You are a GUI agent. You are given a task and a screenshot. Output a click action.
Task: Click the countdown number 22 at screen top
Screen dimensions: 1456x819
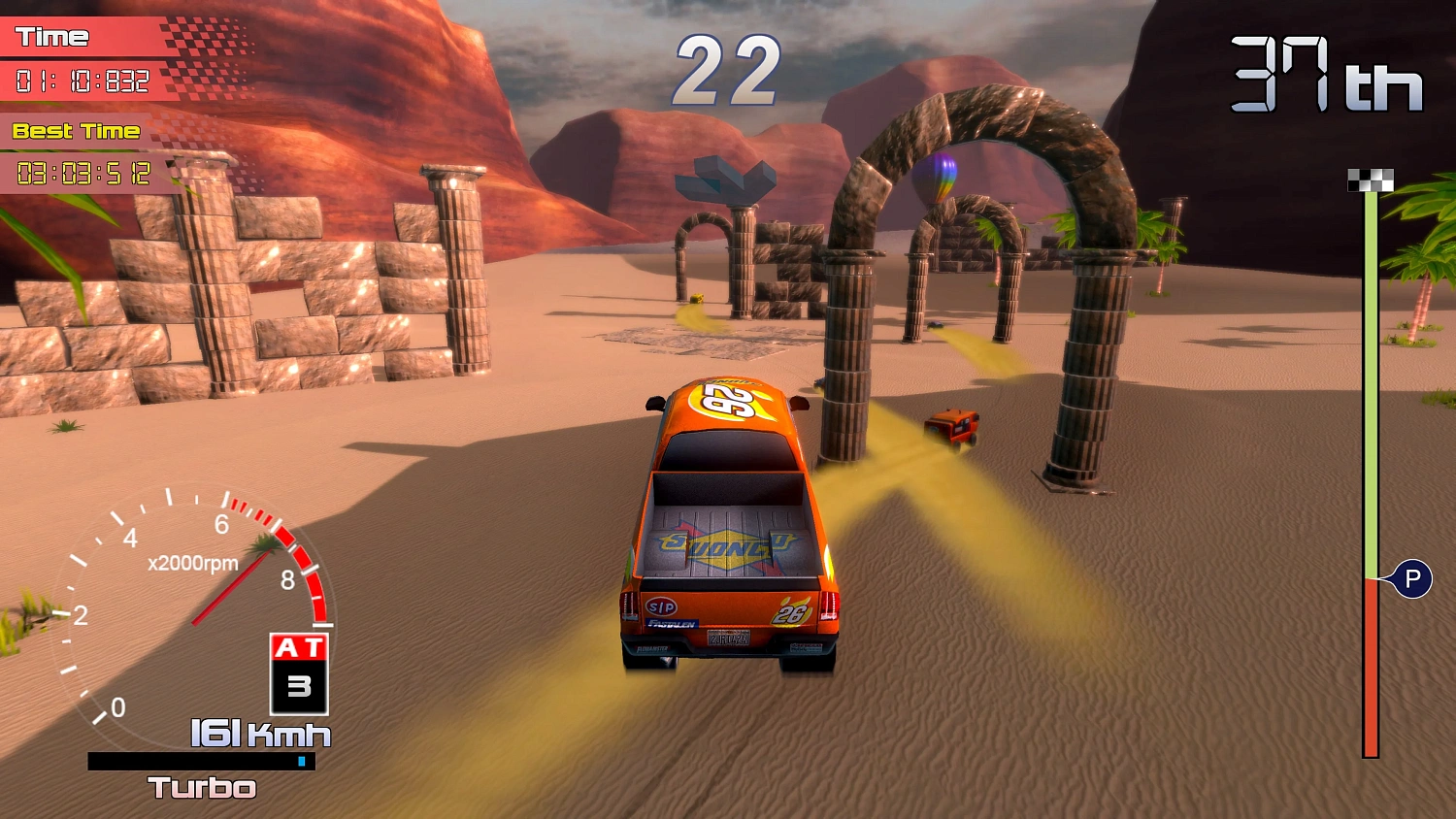(730, 68)
